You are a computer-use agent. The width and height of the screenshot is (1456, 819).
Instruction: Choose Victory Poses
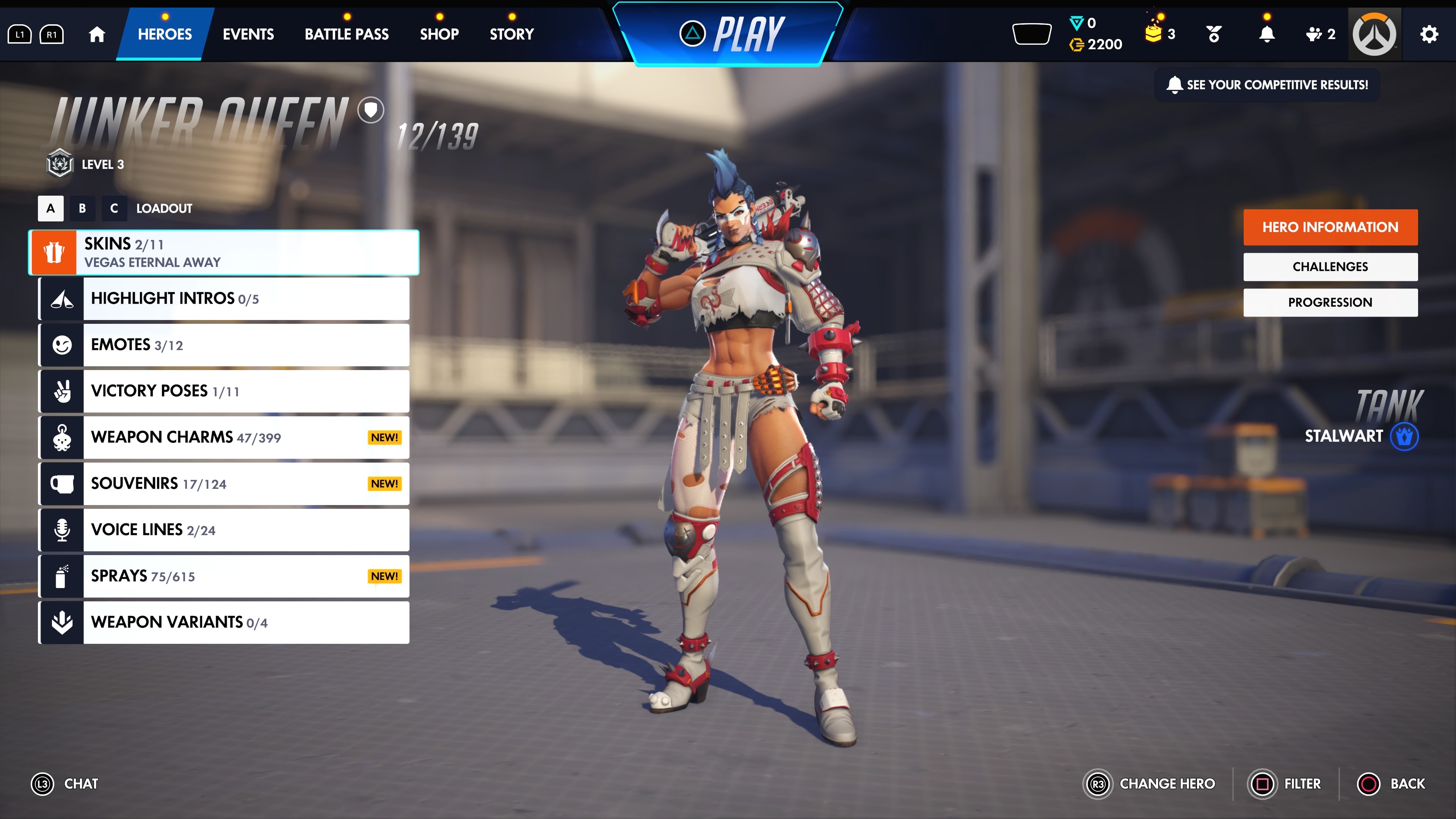click(x=224, y=391)
